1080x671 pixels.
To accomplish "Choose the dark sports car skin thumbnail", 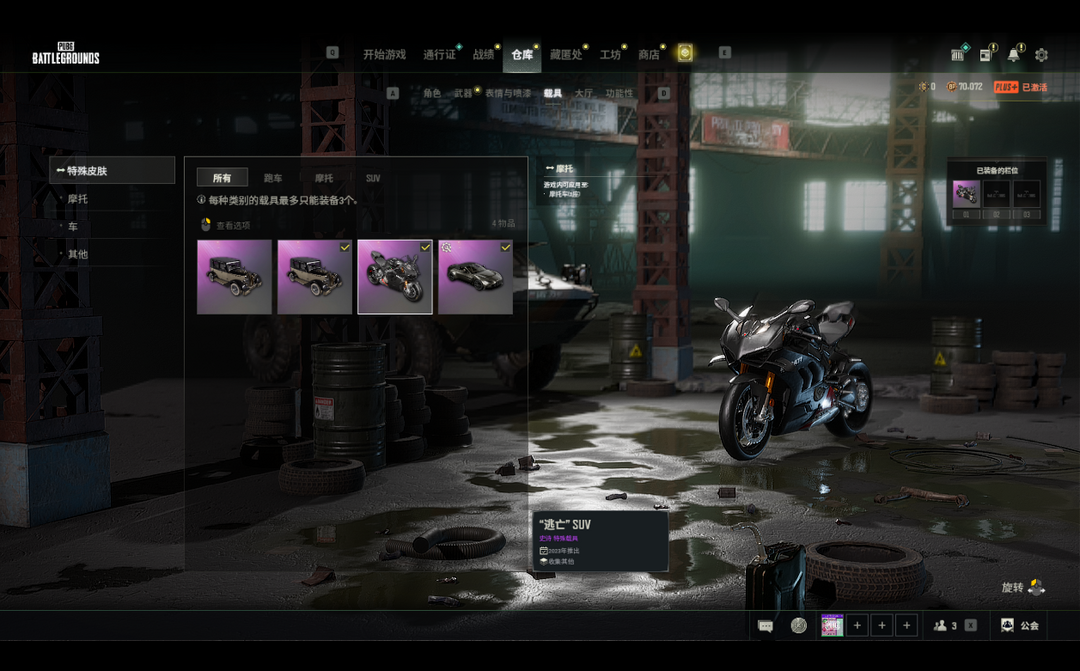I will [x=475, y=277].
